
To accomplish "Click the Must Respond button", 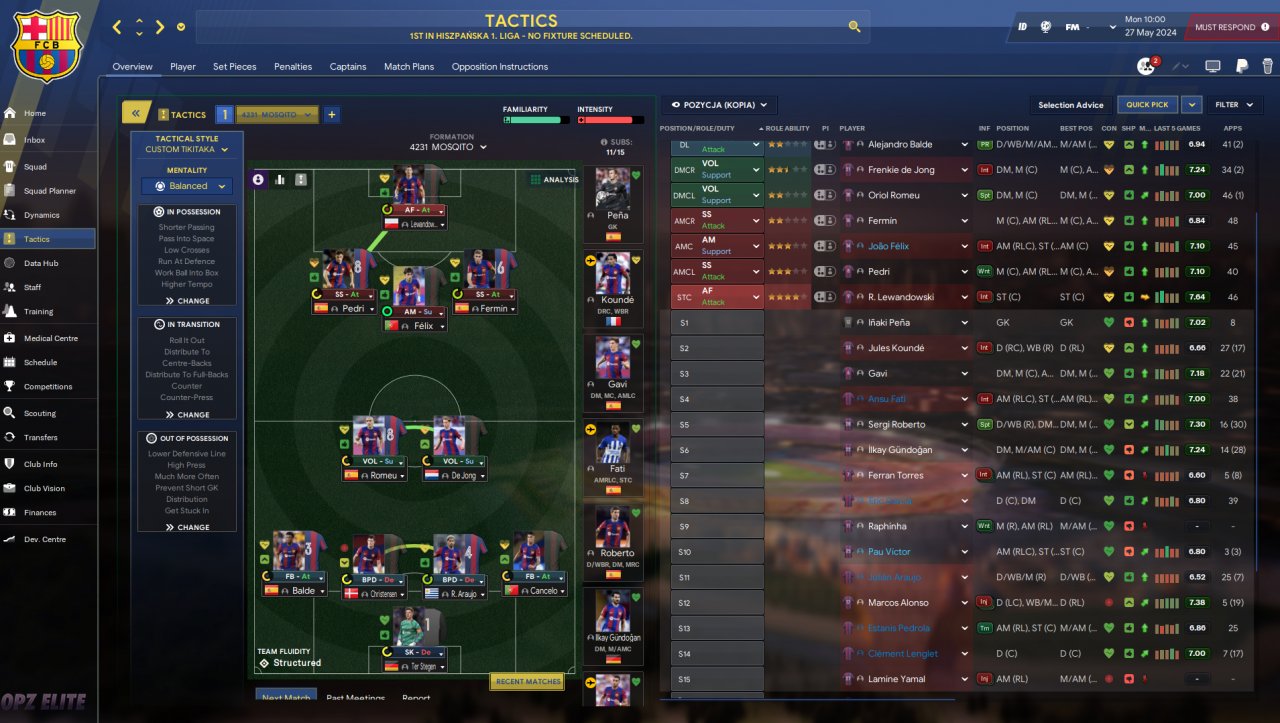I will pyautogui.click(x=1230, y=27).
